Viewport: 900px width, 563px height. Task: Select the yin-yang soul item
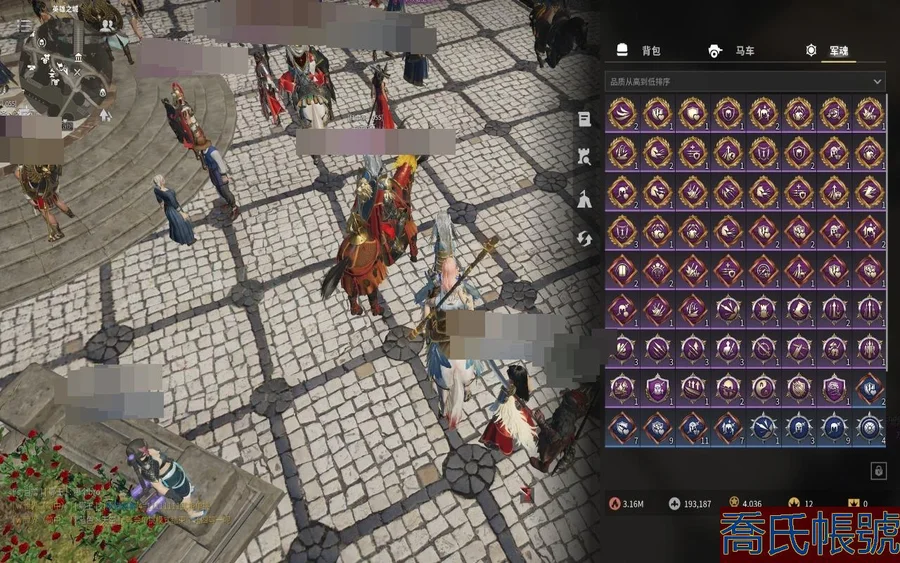(763, 389)
